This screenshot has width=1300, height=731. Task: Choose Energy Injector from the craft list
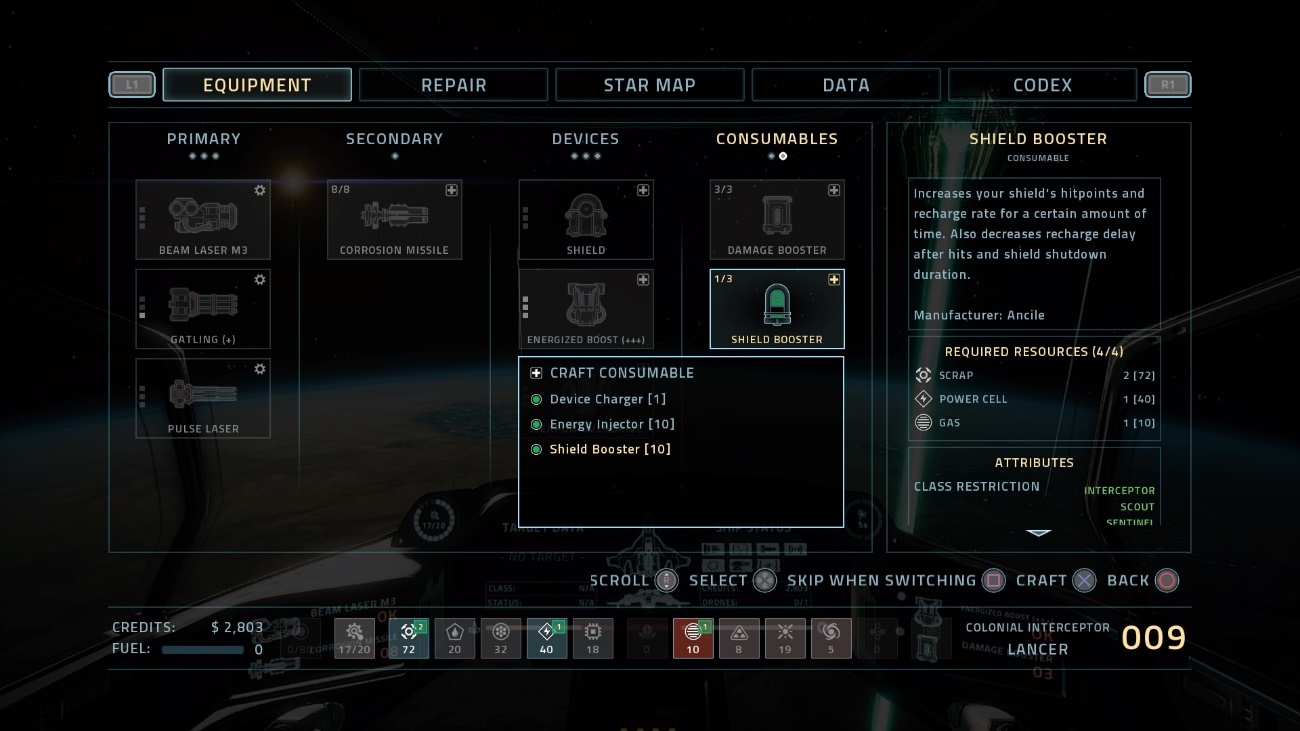[x=612, y=424]
